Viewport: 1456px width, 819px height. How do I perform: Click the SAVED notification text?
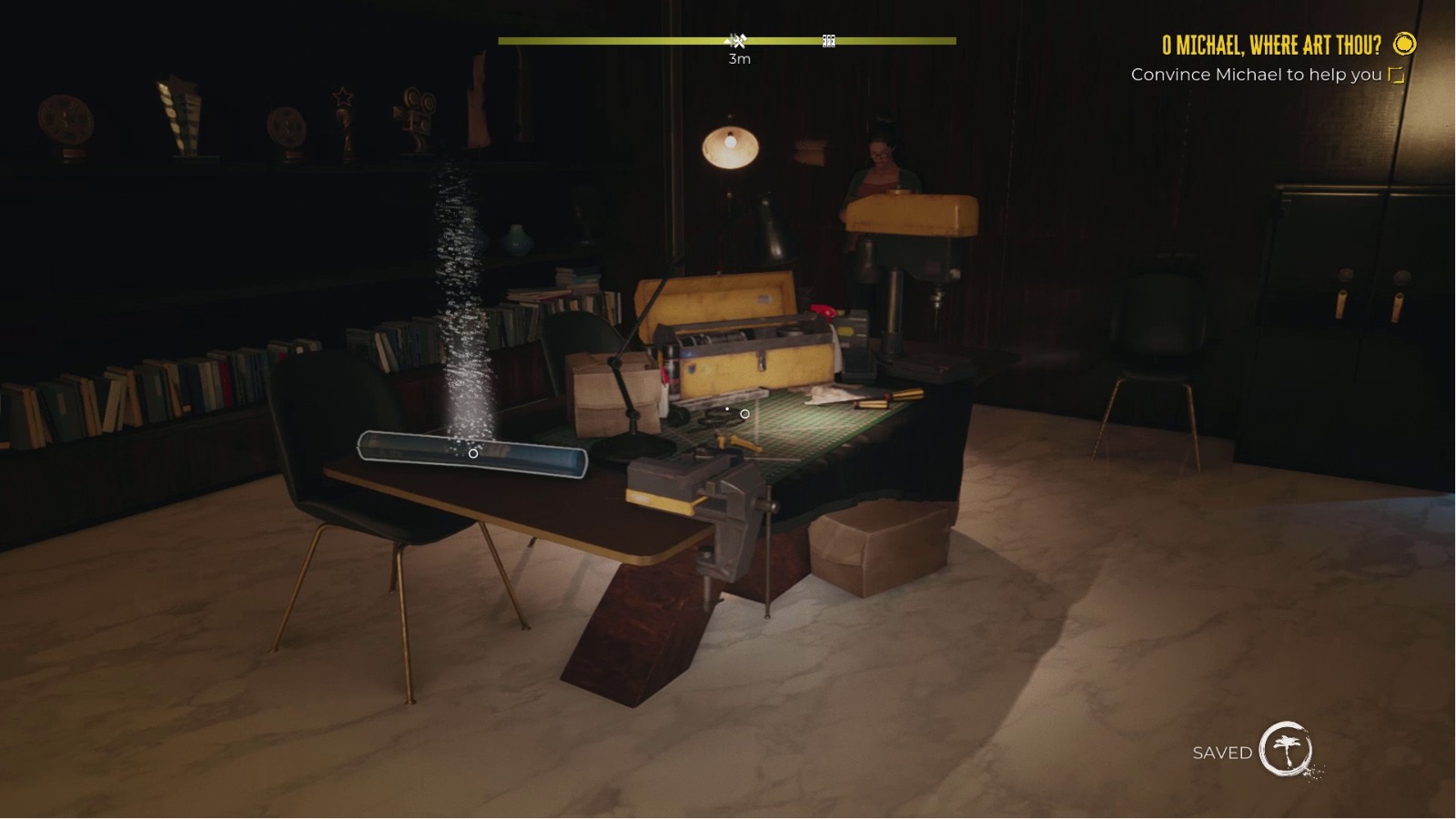[1221, 753]
